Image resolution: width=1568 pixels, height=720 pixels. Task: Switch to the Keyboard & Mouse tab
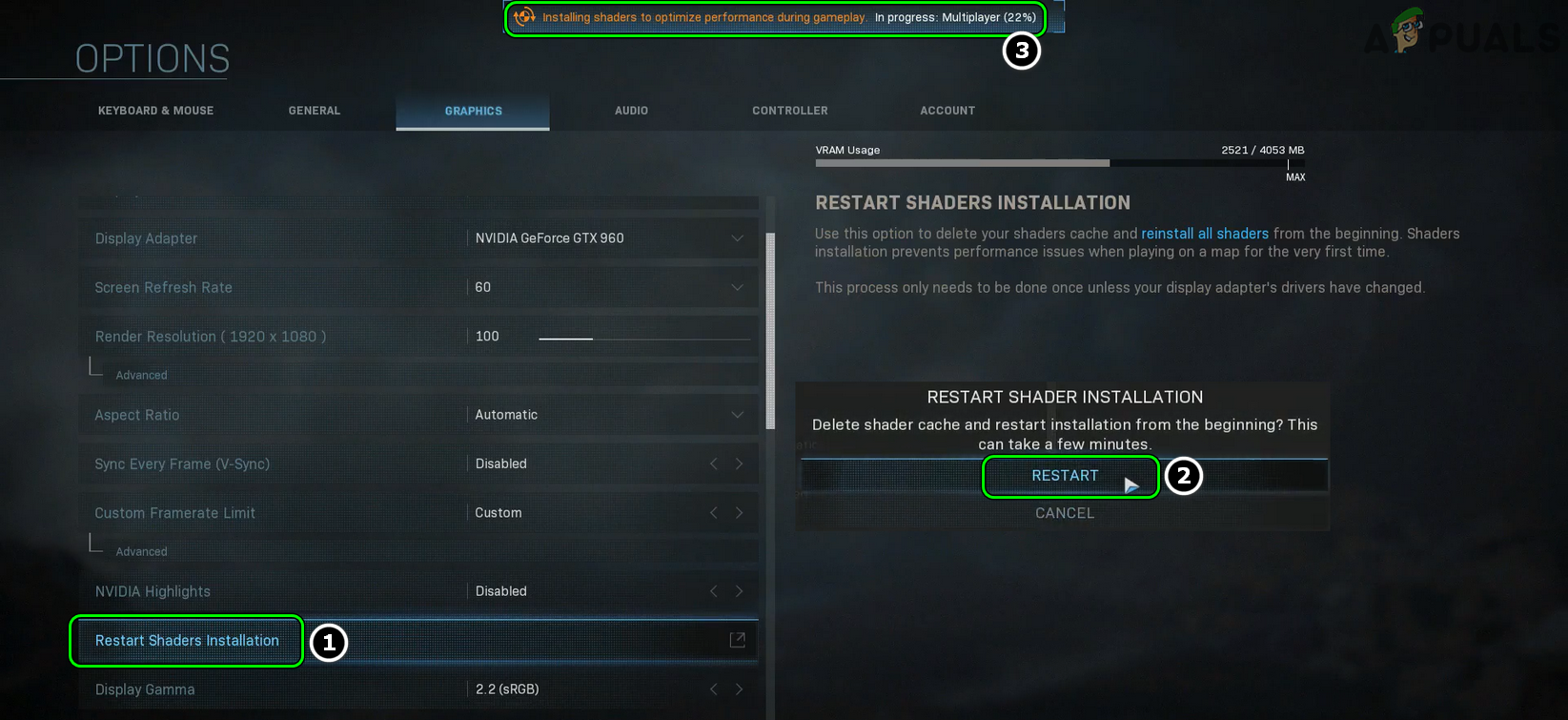tap(155, 111)
